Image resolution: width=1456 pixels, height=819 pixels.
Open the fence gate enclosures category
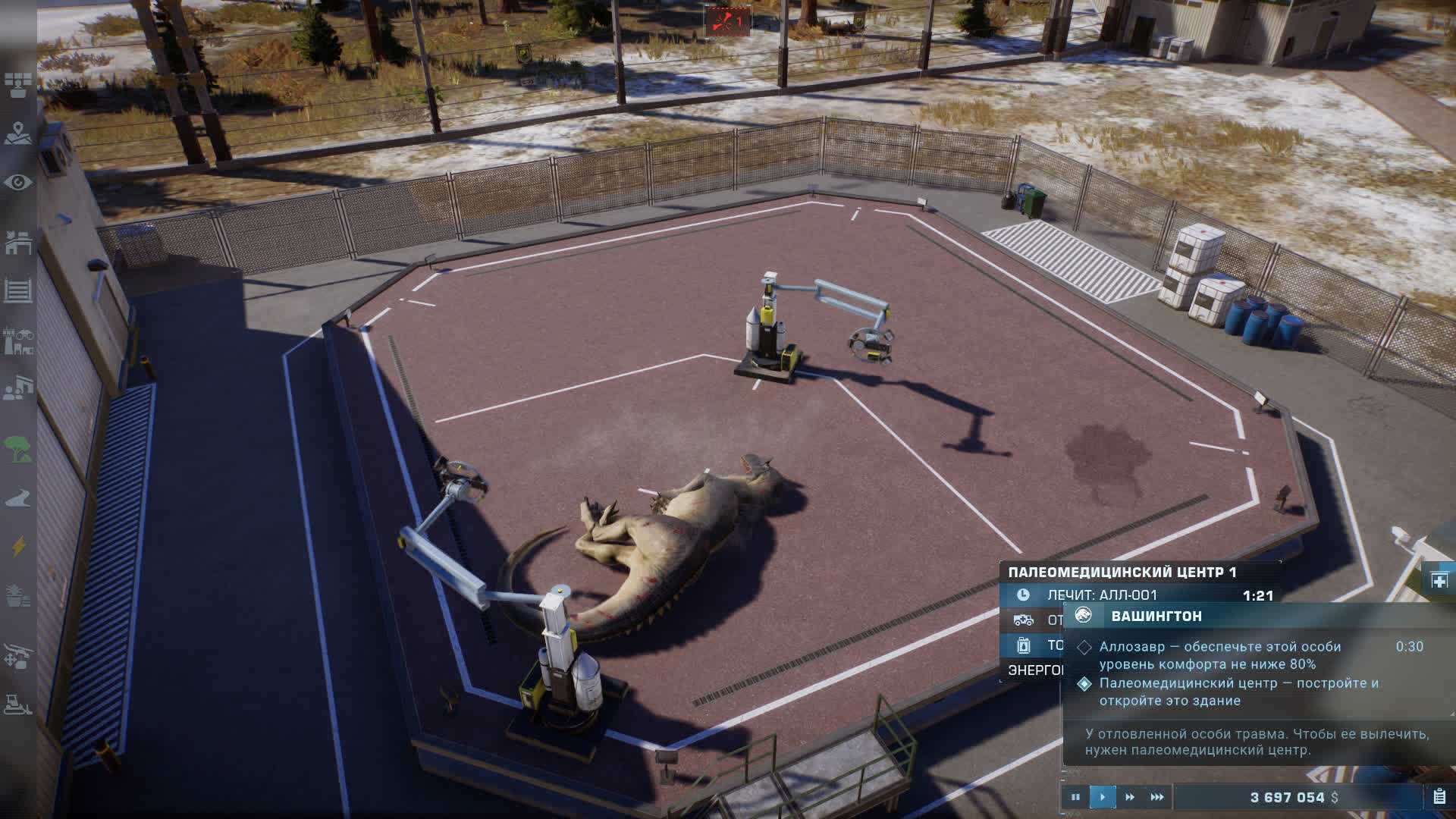[17, 290]
